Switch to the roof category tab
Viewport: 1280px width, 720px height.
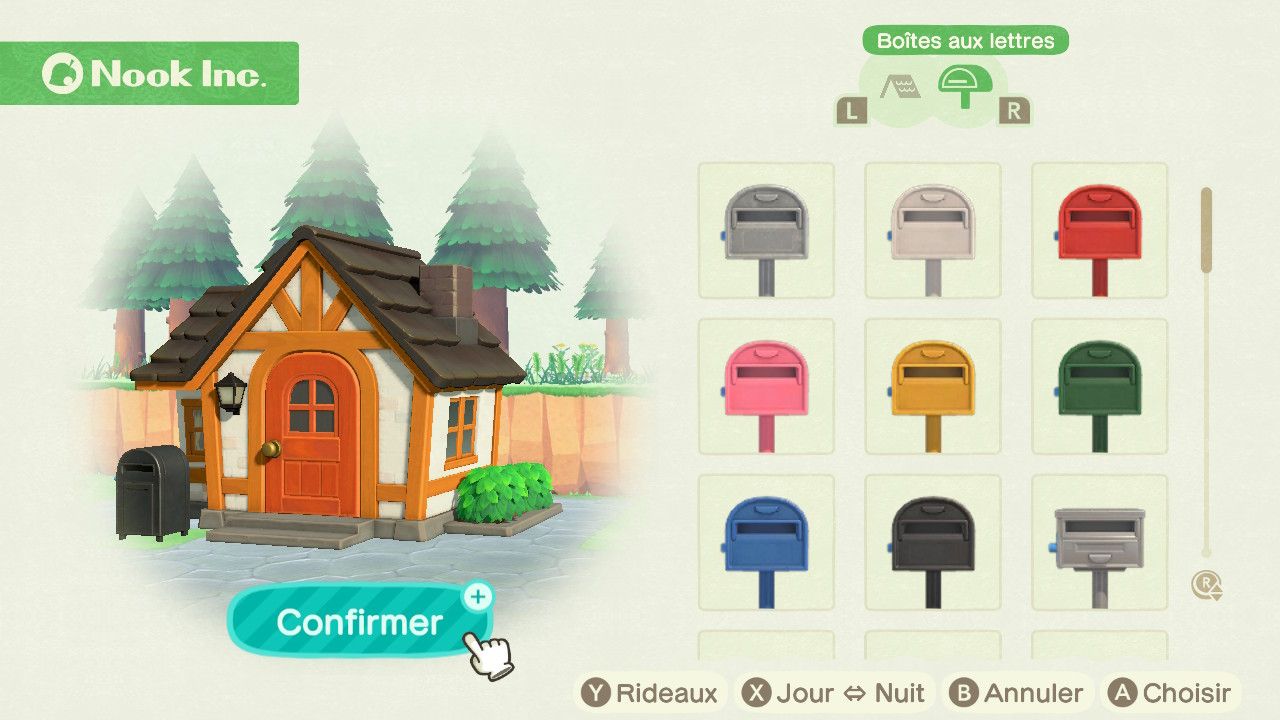(900, 88)
